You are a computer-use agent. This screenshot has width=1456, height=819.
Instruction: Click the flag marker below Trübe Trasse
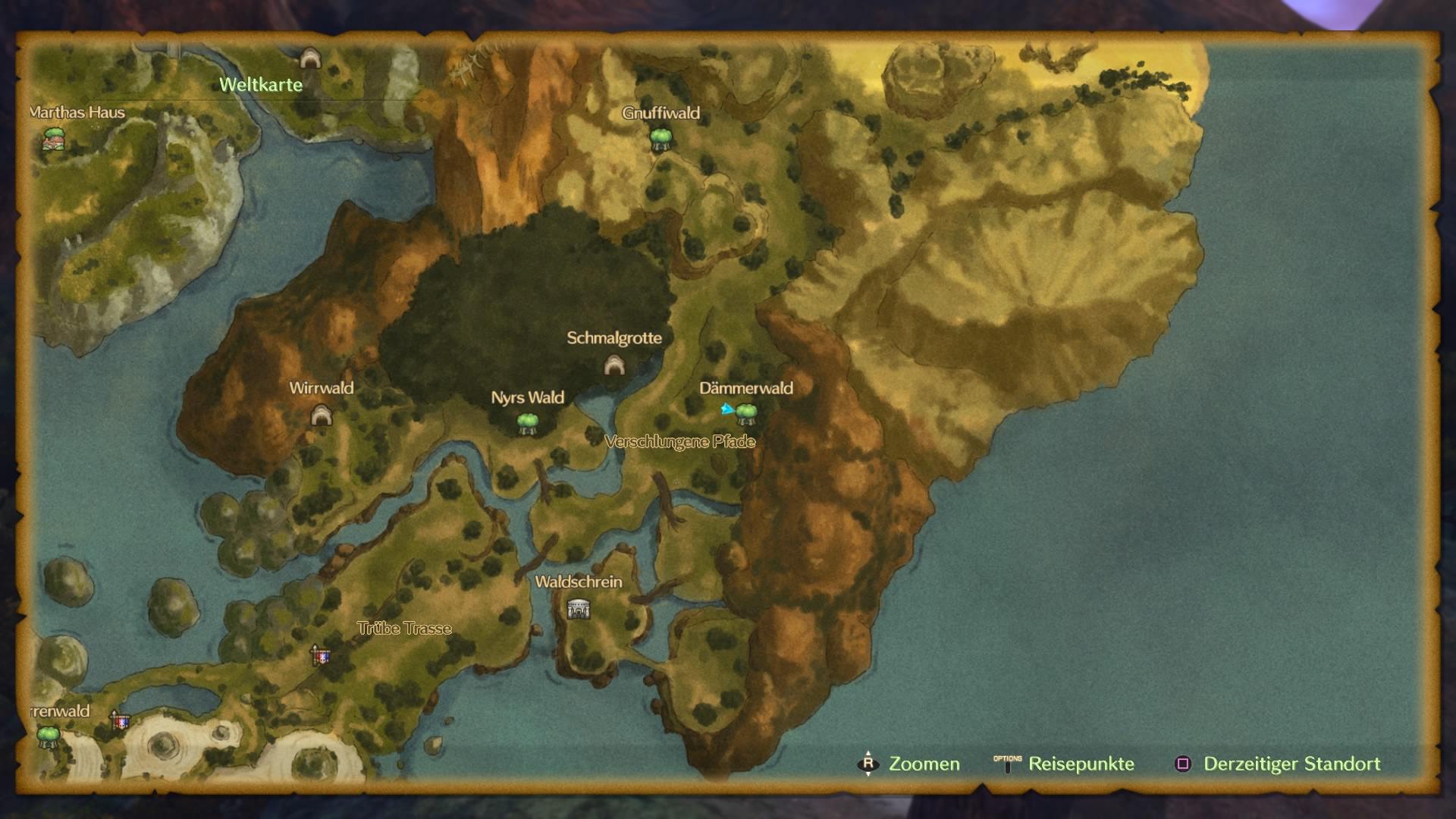pyautogui.click(x=322, y=655)
